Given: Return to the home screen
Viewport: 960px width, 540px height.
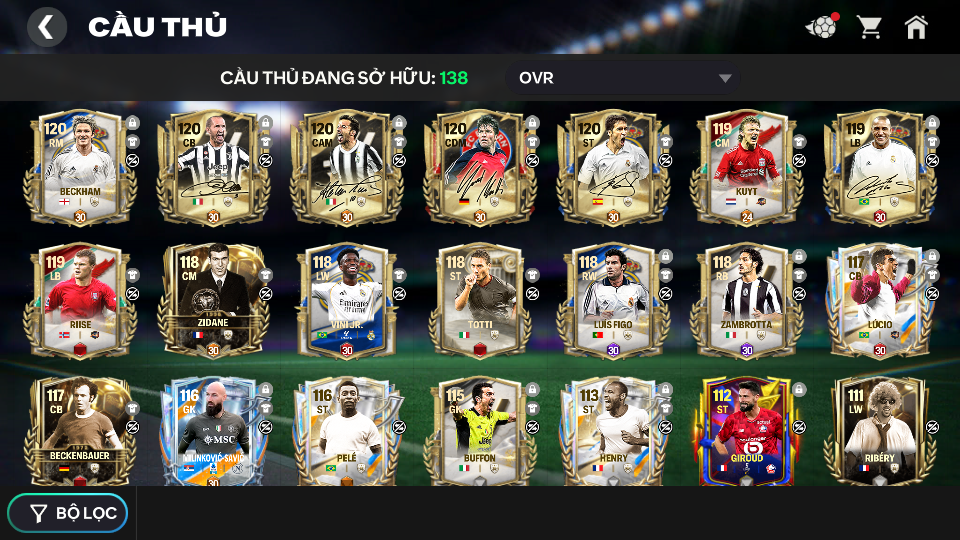Looking at the screenshot, I should pyautogui.click(x=916, y=27).
